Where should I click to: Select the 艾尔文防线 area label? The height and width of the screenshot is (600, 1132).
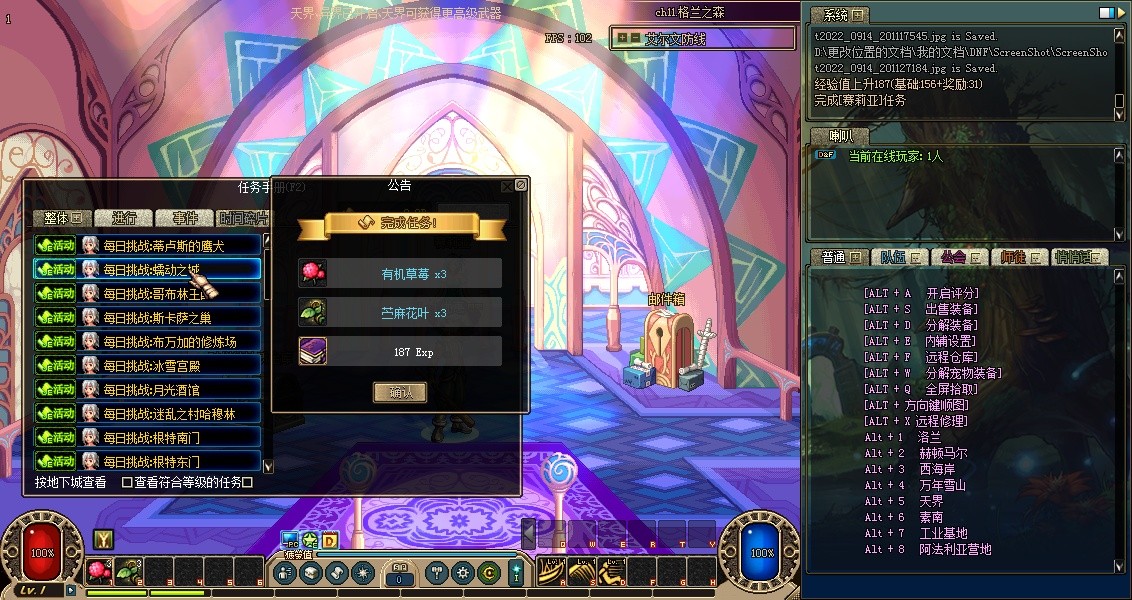(676, 39)
